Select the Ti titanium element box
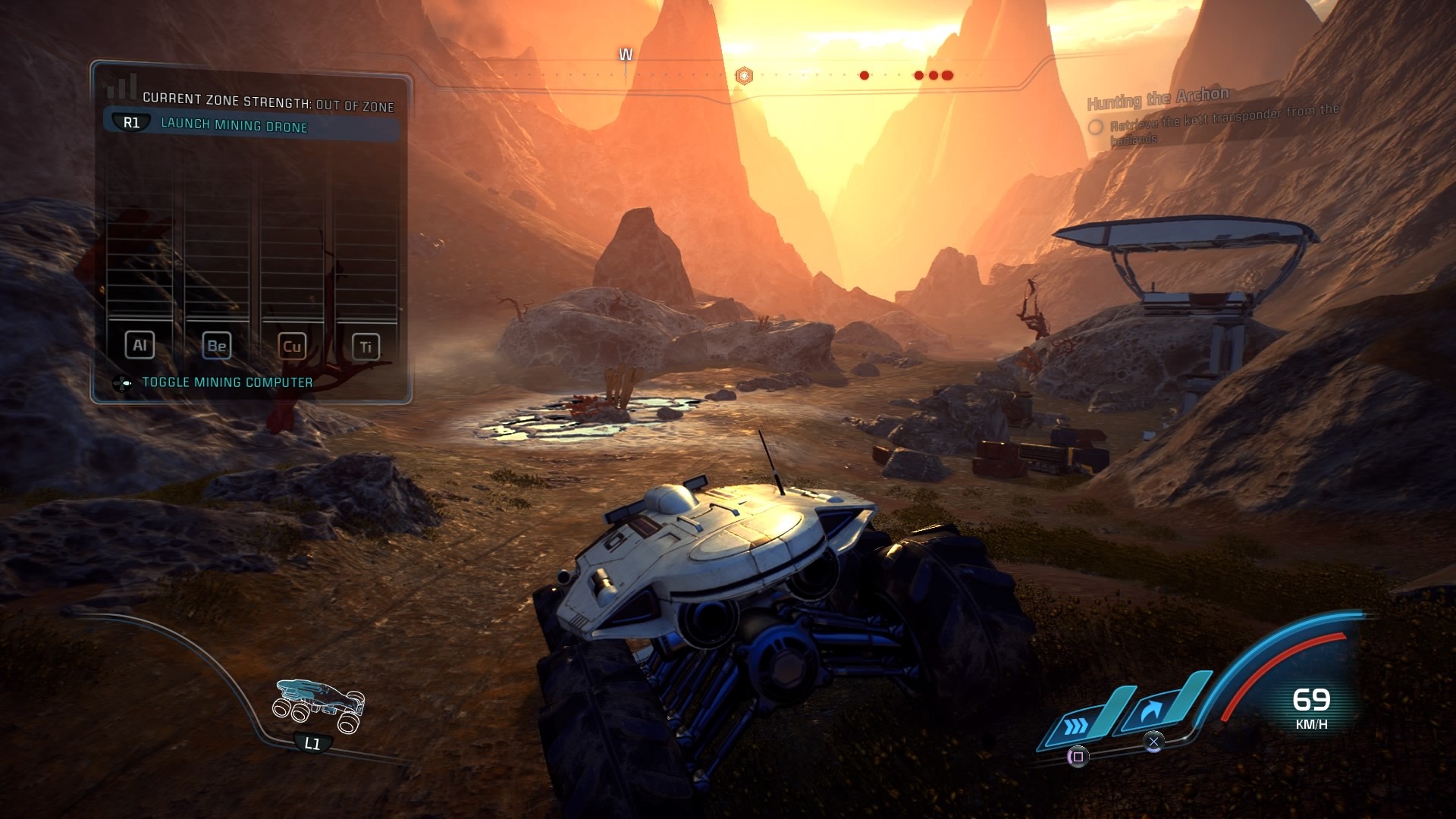Screen dimensions: 1456x819 pyautogui.click(x=366, y=347)
